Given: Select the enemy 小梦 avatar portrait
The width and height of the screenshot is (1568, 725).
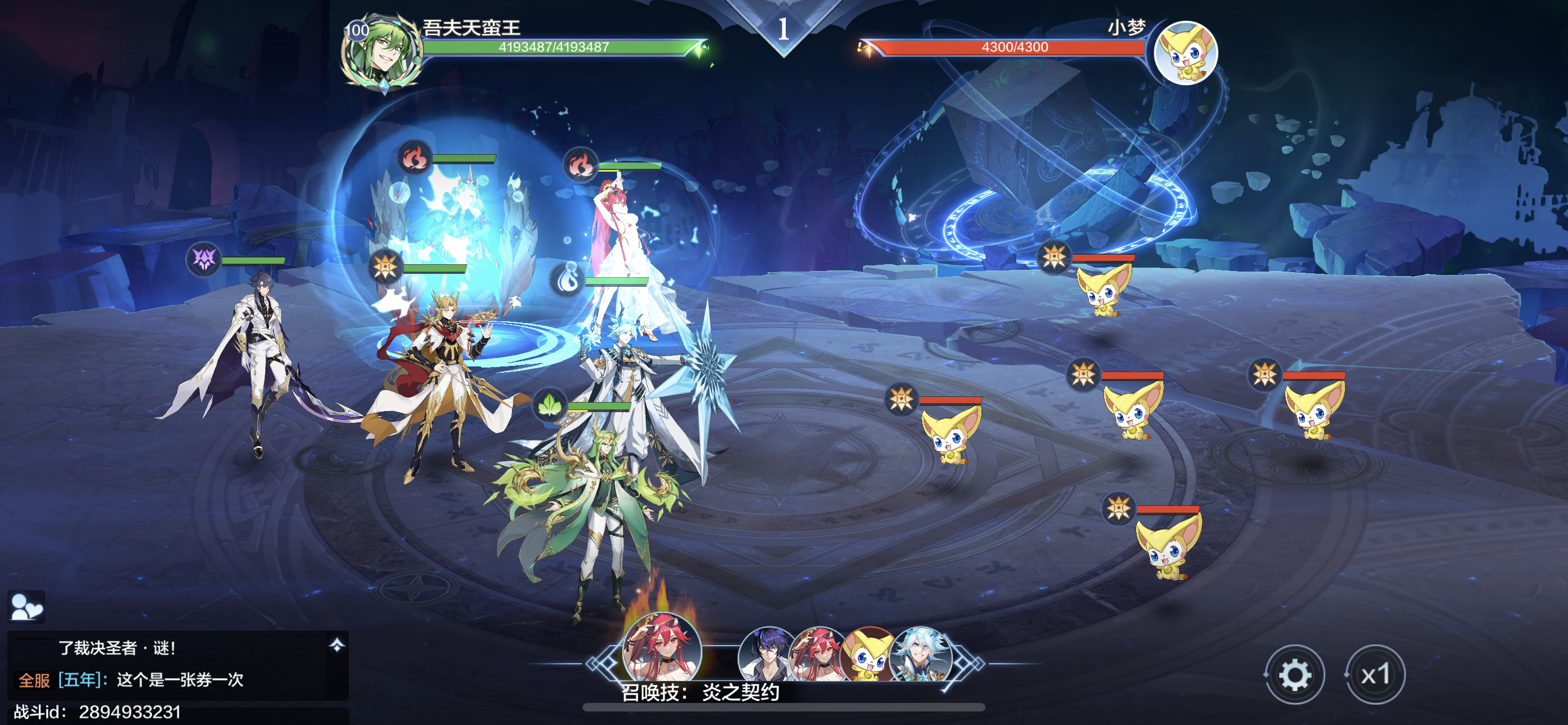Looking at the screenshot, I should click(1185, 53).
